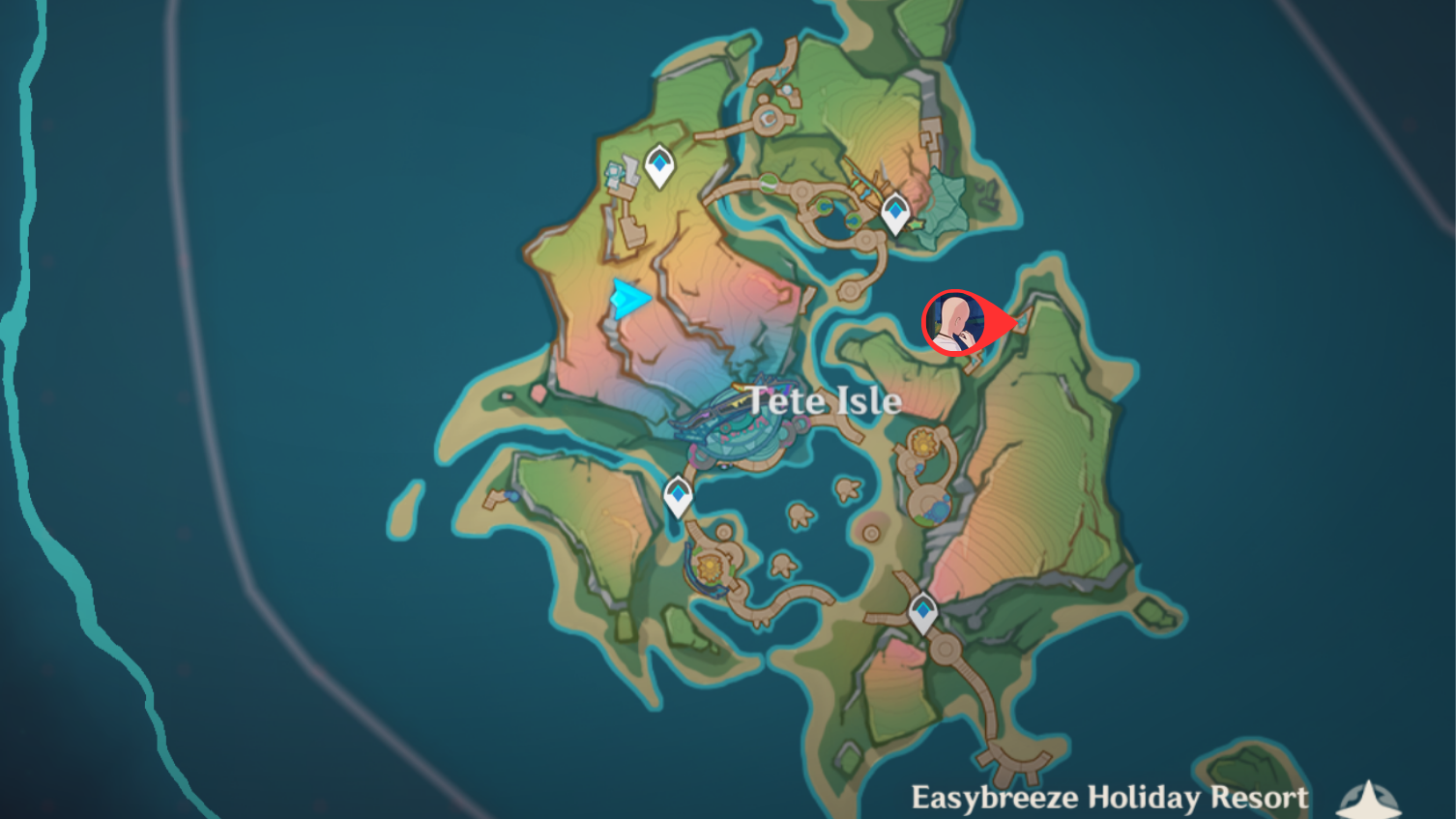Image resolution: width=1456 pixels, height=819 pixels.
Task: Open the teleport waypoint northeast of Tete Isle
Action: [897, 211]
